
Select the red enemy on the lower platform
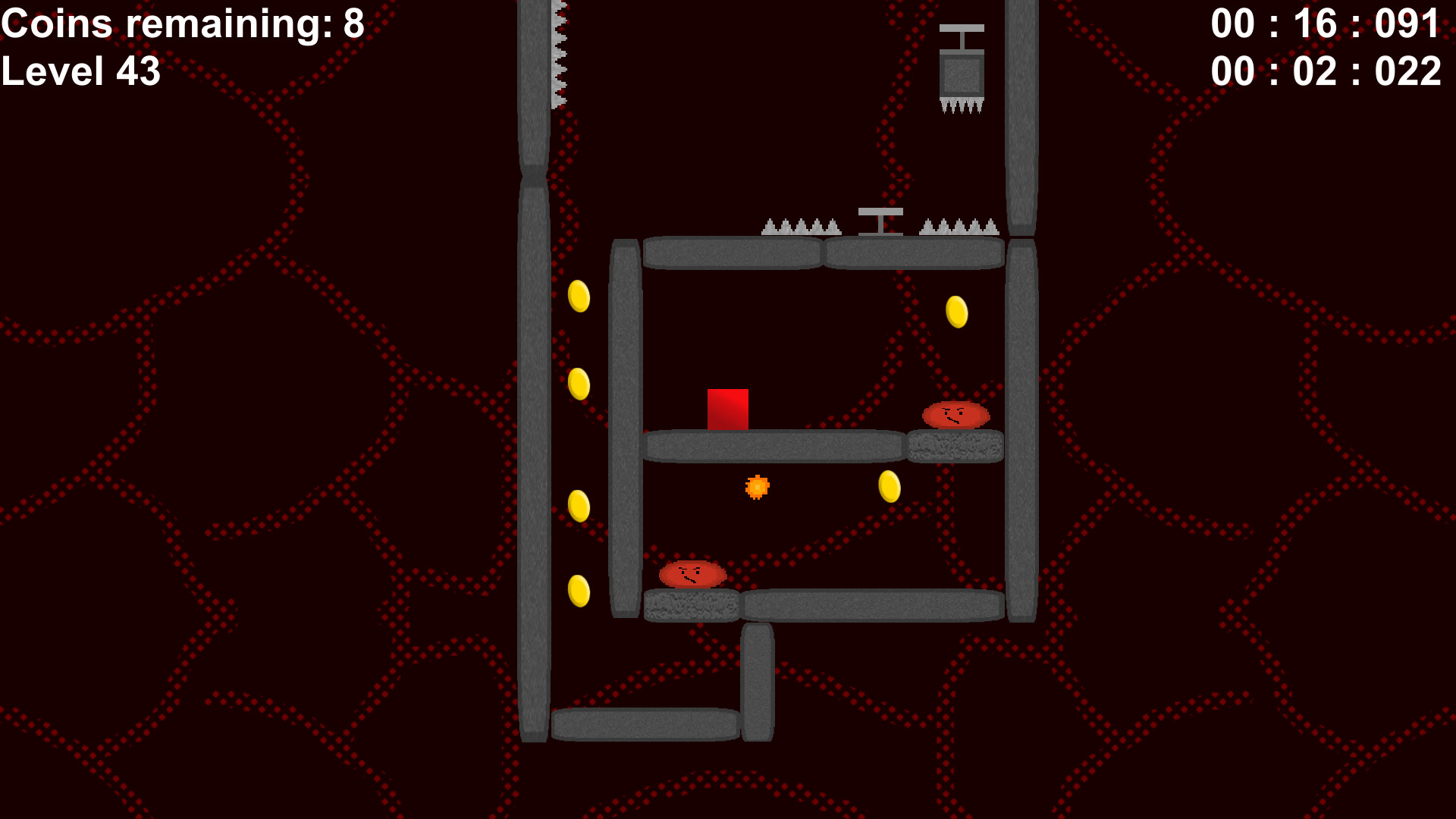[692, 576]
